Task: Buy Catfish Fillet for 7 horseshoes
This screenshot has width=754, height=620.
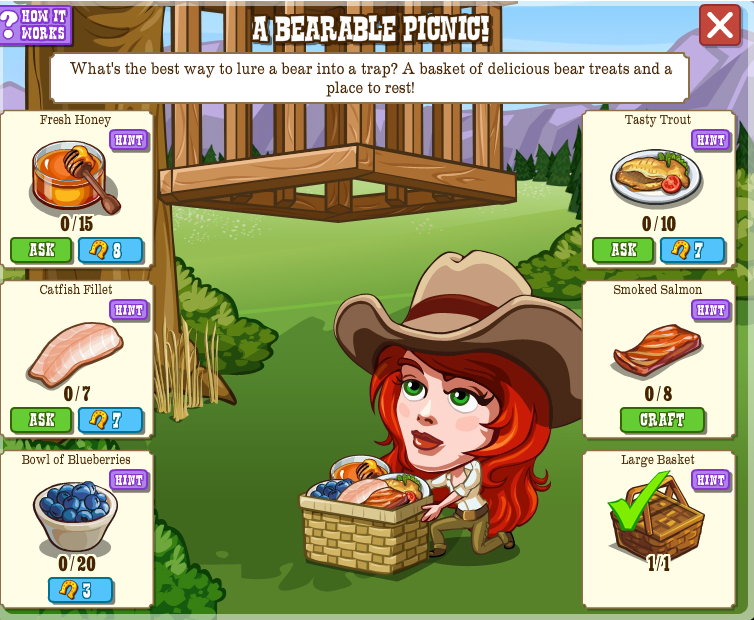Action: [x=110, y=420]
